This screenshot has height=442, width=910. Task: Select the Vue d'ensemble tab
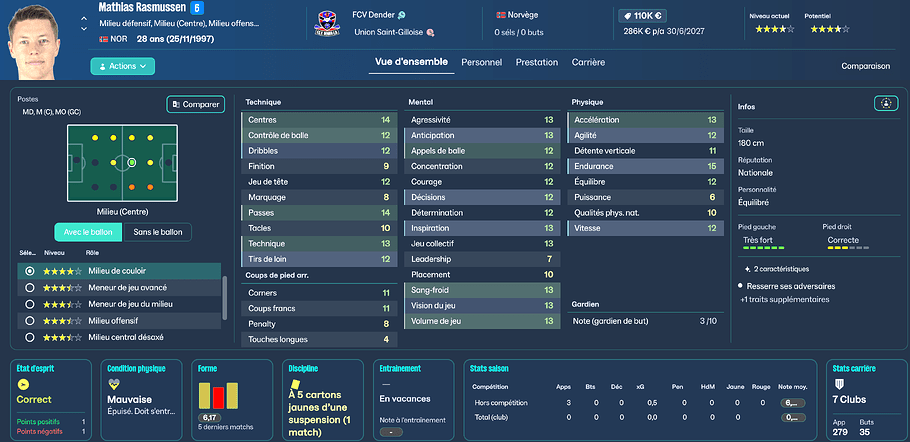point(411,62)
